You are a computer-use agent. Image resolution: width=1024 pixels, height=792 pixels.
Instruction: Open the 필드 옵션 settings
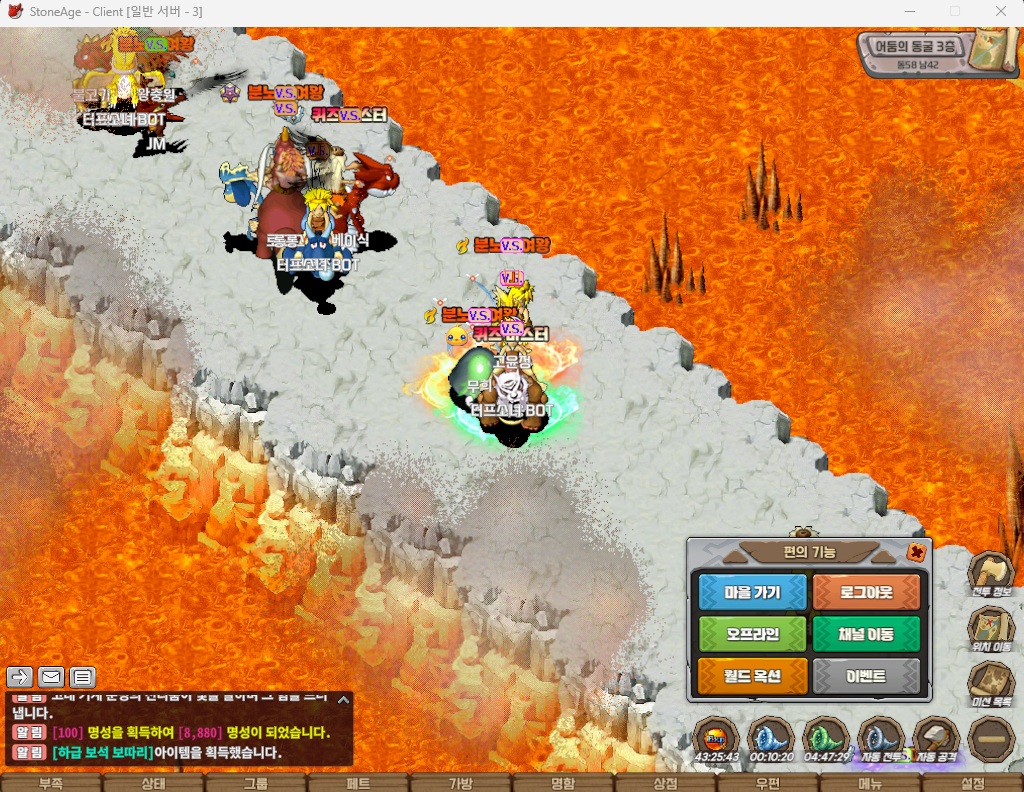click(x=752, y=677)
